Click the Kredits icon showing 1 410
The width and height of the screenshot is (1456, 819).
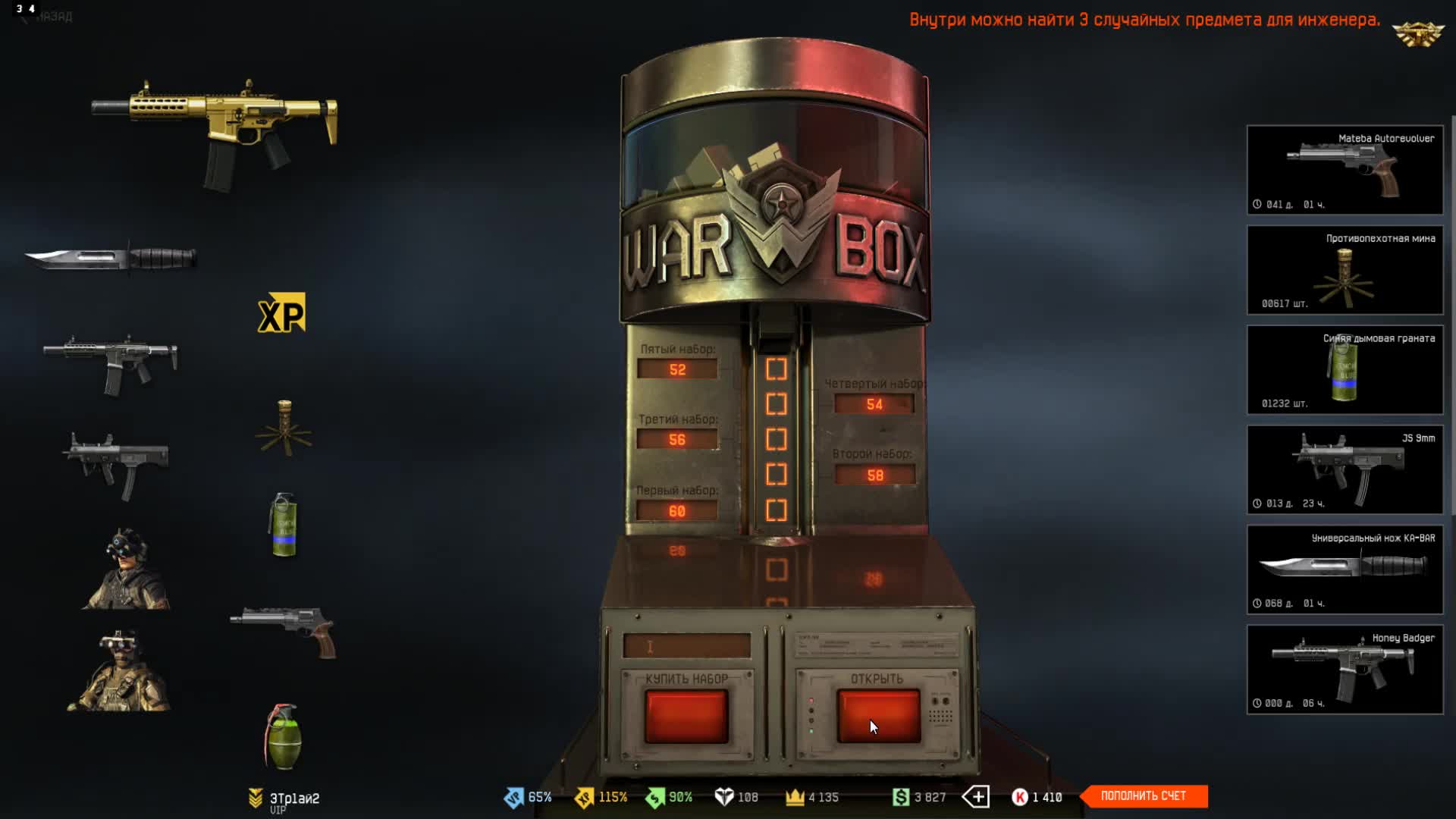pyautogui.click(x=1020, y=797)
